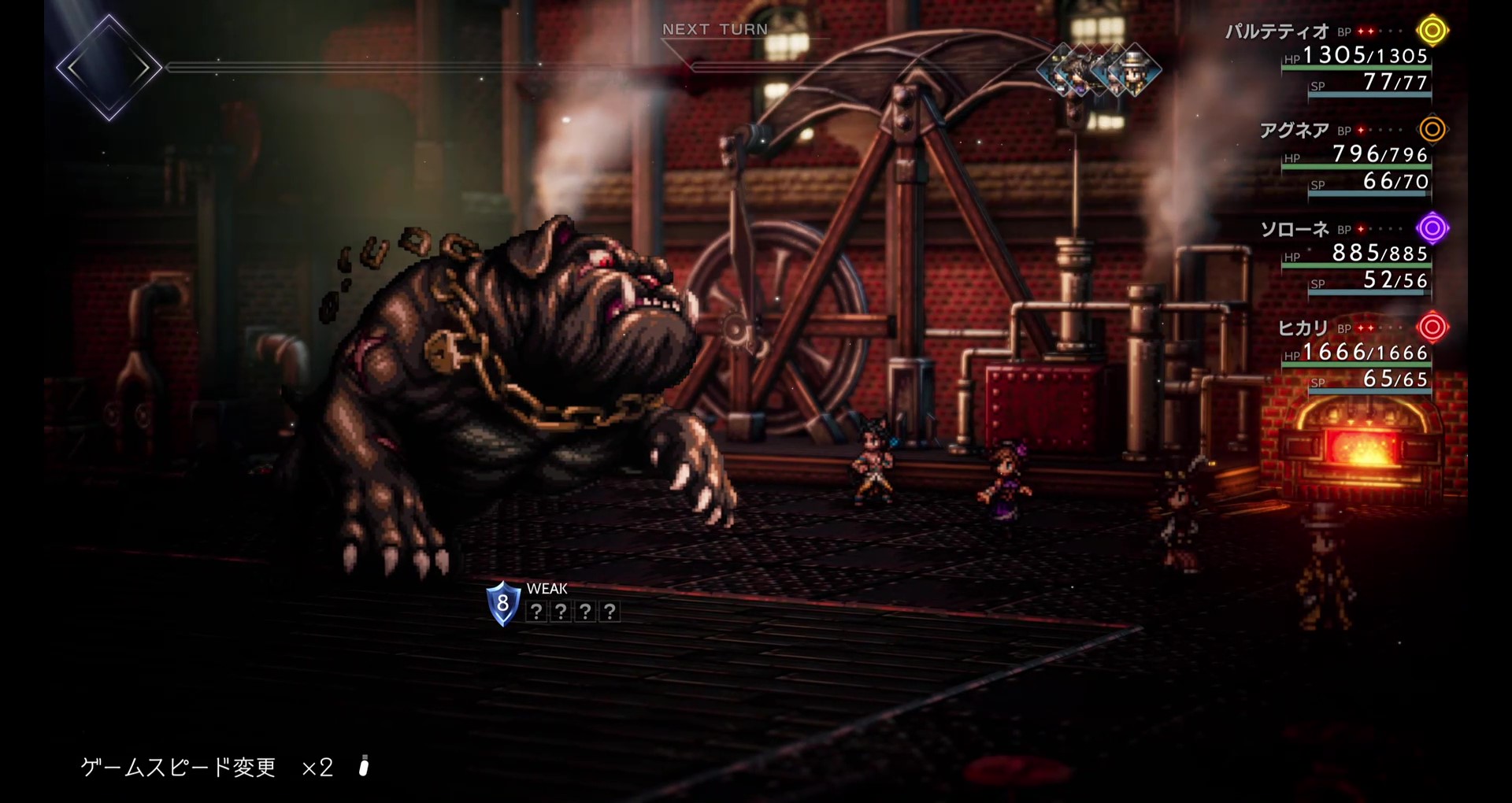Choose ソローネ in the party list
The width and height of the screenshot is (1512, 803).
pyautogui.click(x=1295, y=230)
